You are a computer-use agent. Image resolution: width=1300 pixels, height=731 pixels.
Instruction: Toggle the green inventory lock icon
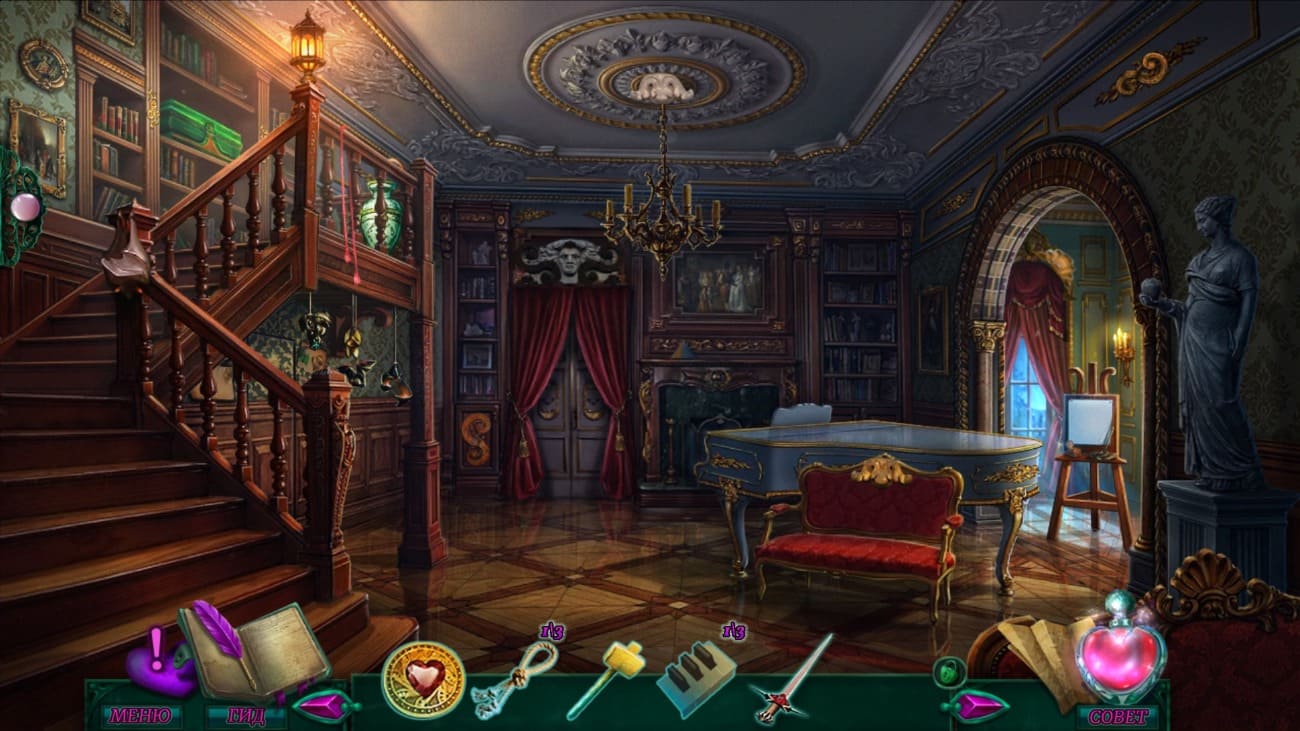pyautogui.click(x=945, y=672)
